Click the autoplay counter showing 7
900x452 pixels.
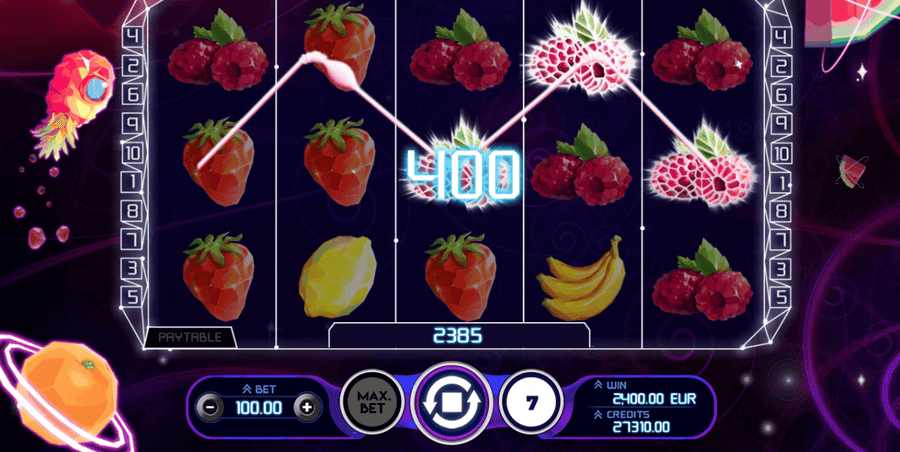click(530, 404)
